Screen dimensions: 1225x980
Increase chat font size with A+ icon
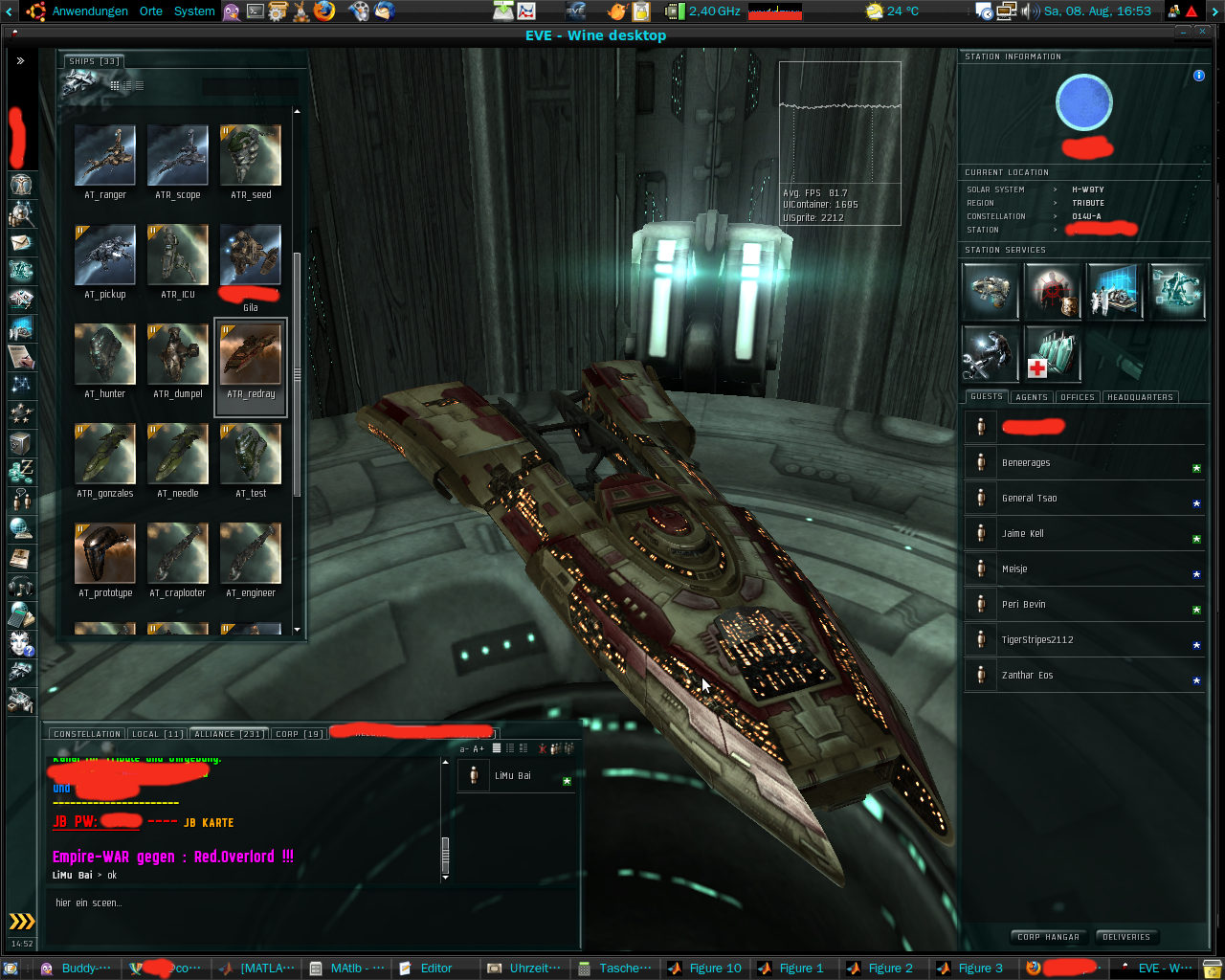pos(479,748)
